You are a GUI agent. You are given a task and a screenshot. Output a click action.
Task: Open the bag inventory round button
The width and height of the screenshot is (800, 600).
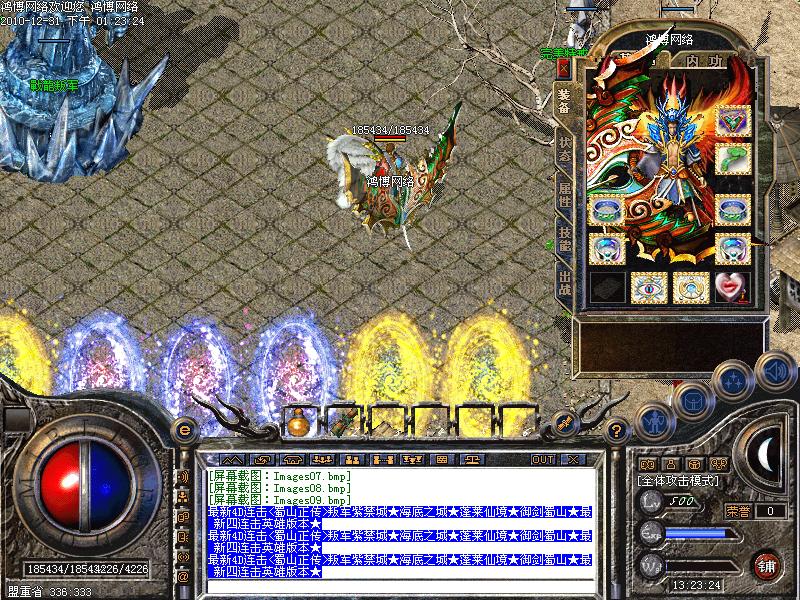693,400
